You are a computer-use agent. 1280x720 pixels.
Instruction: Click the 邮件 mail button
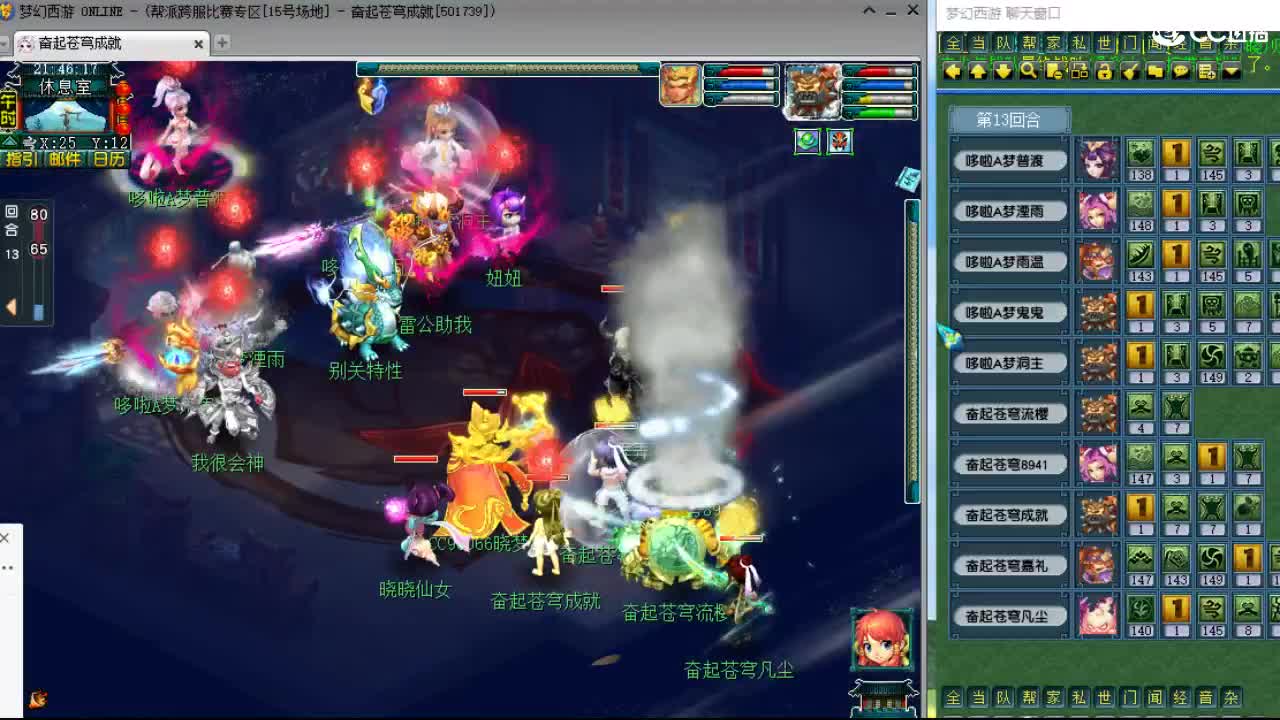66,158
